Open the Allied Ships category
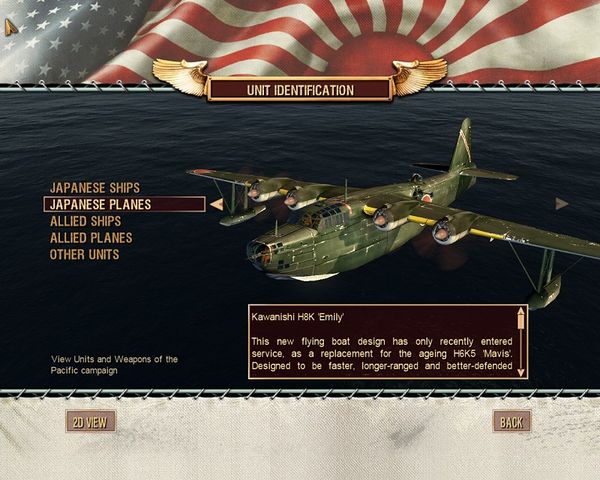 (86, 221)
